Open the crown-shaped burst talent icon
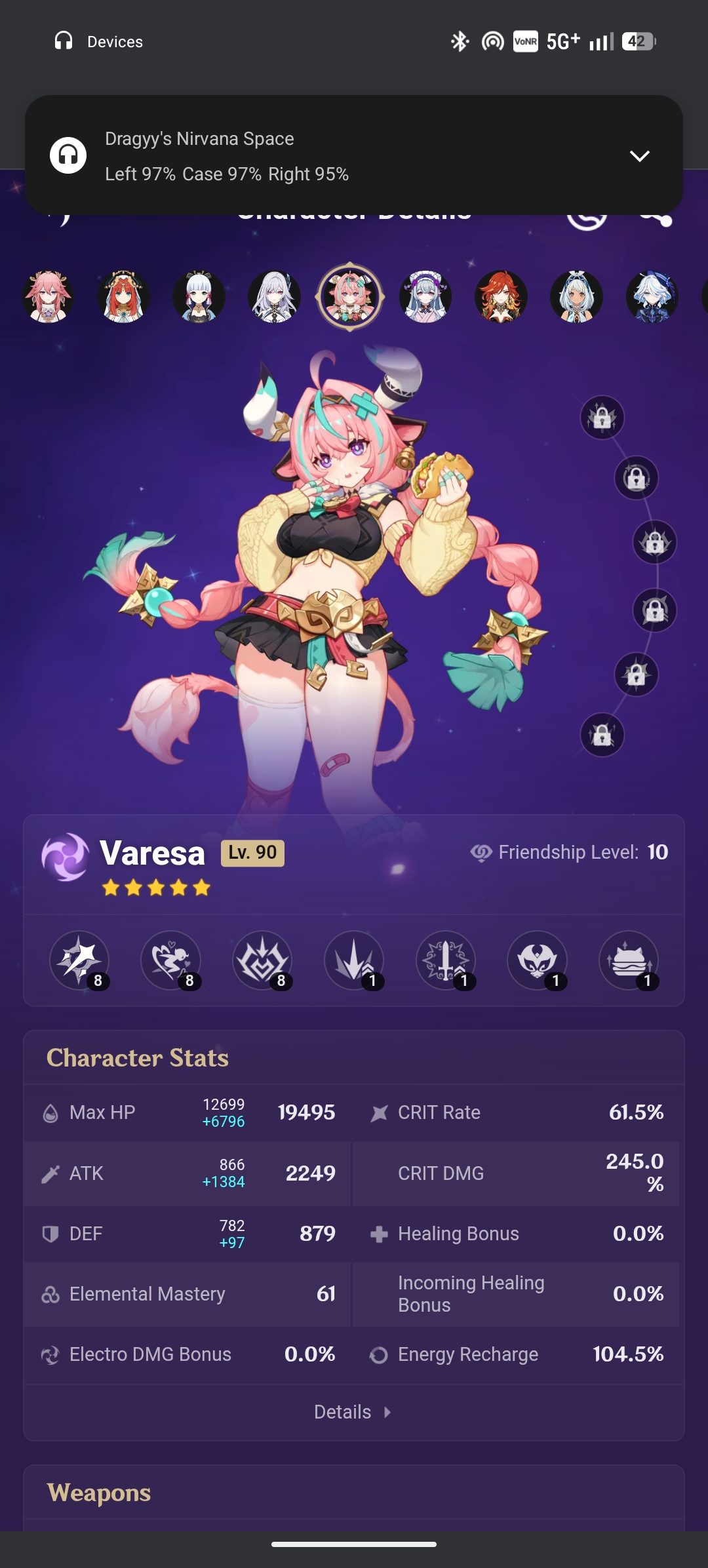 [262, 960]
